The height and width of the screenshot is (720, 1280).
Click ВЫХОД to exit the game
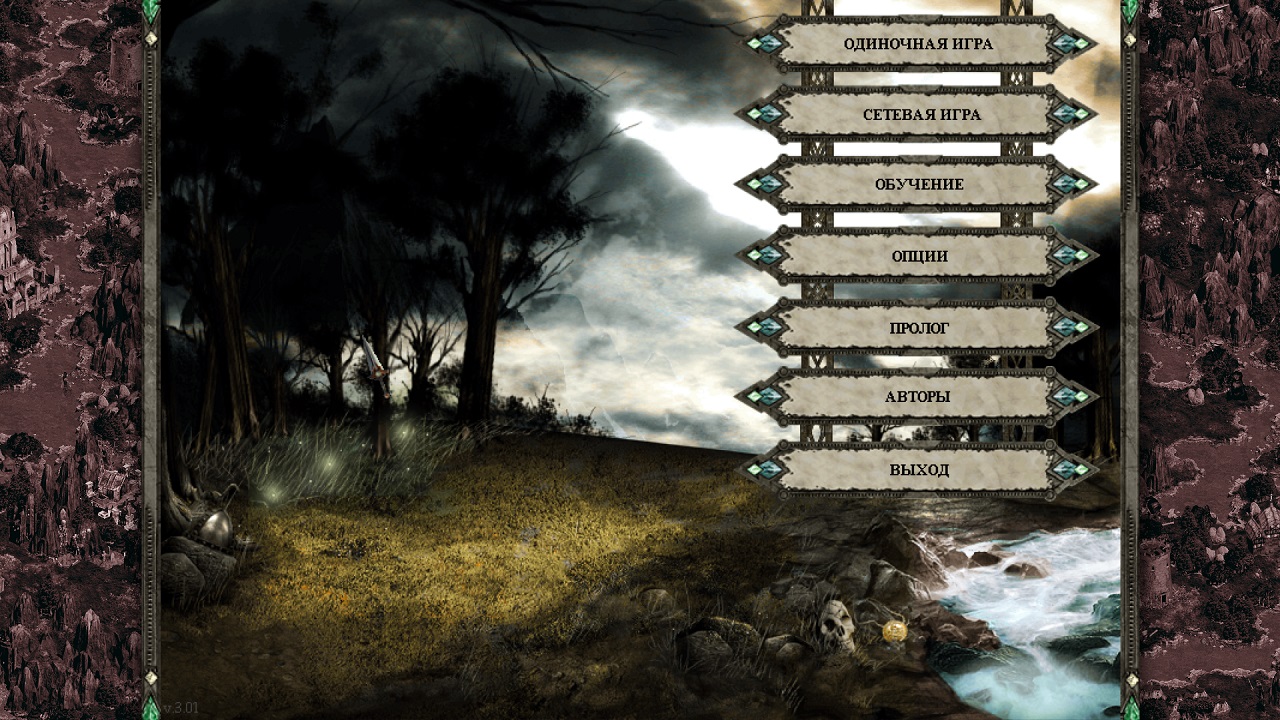(917, 470)
